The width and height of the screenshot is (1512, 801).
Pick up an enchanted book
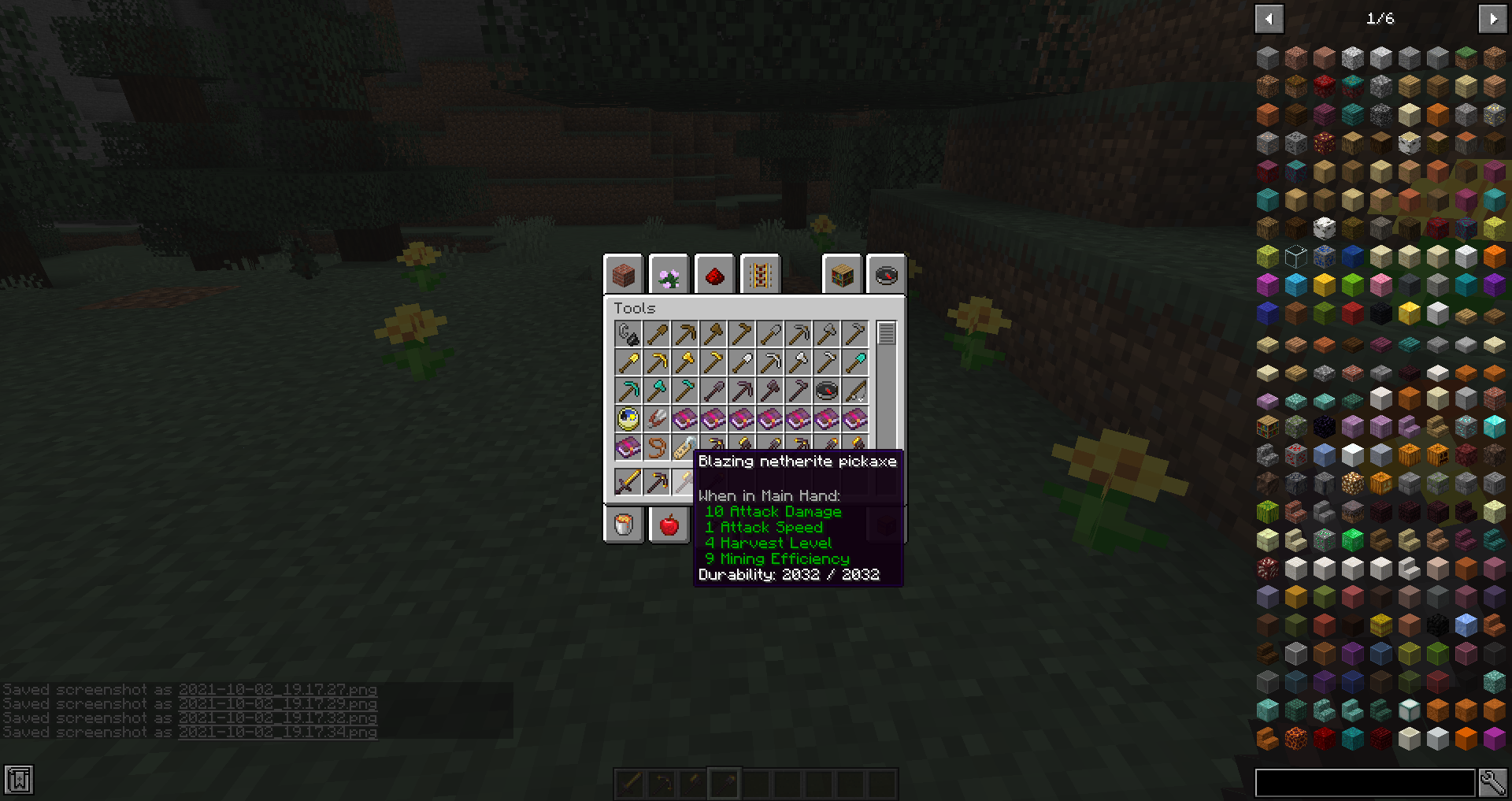[x=684, y=419]
